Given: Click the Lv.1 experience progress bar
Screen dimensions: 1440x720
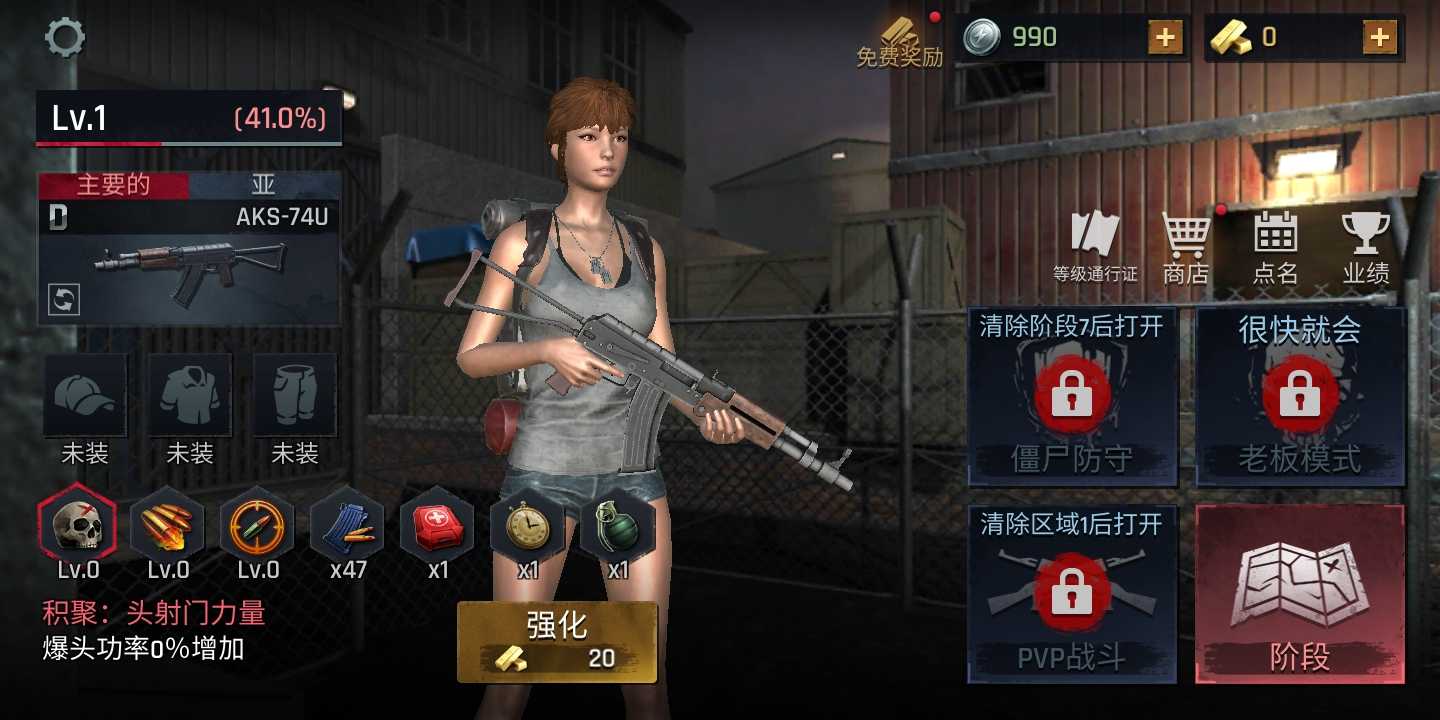Looking at the screenshot, I should tap(188, 118).
